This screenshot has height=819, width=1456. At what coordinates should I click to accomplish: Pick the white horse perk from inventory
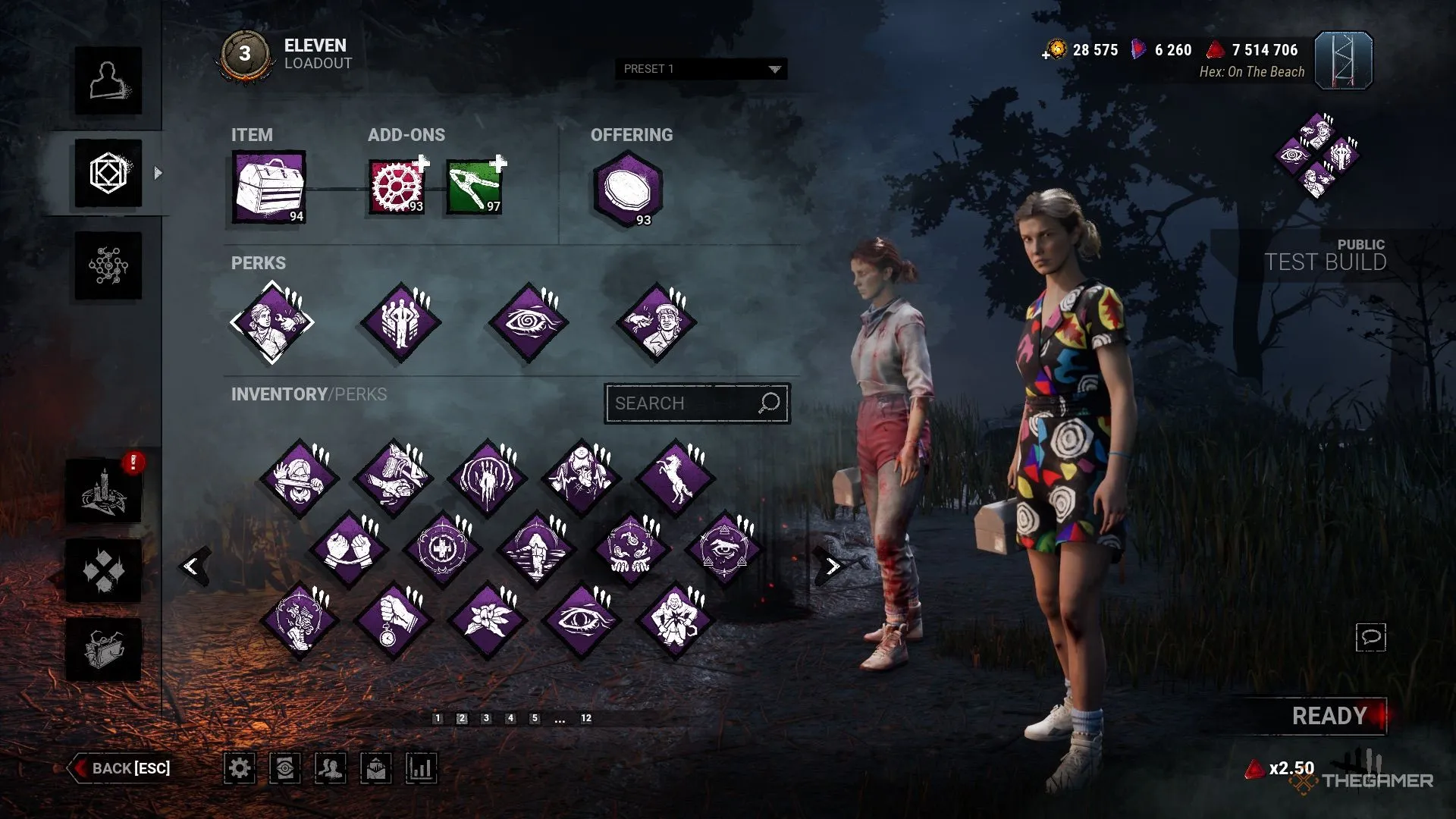click(x=676, y=479)
